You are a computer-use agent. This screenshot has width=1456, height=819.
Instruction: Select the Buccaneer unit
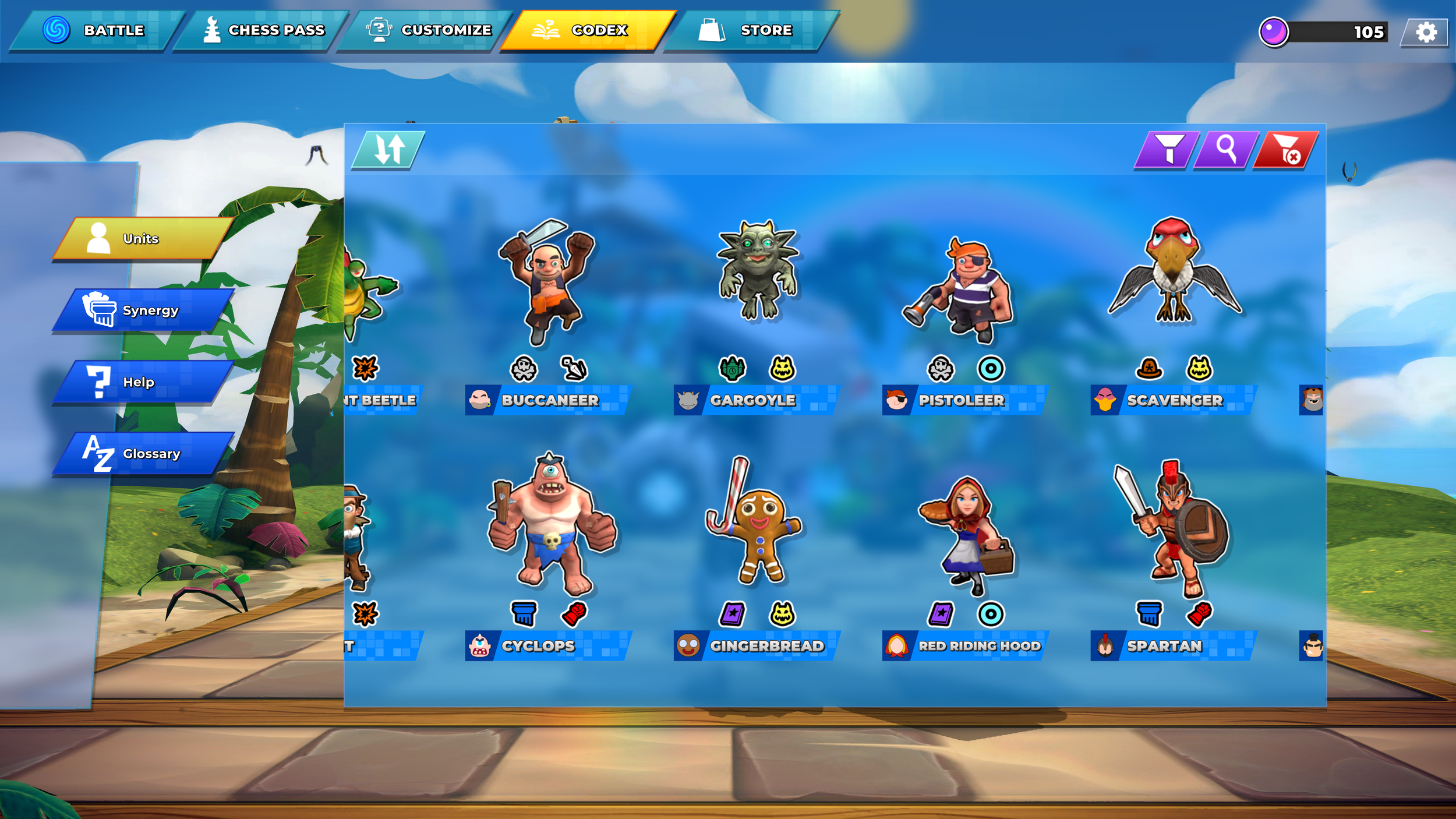(x=547, y=291)
